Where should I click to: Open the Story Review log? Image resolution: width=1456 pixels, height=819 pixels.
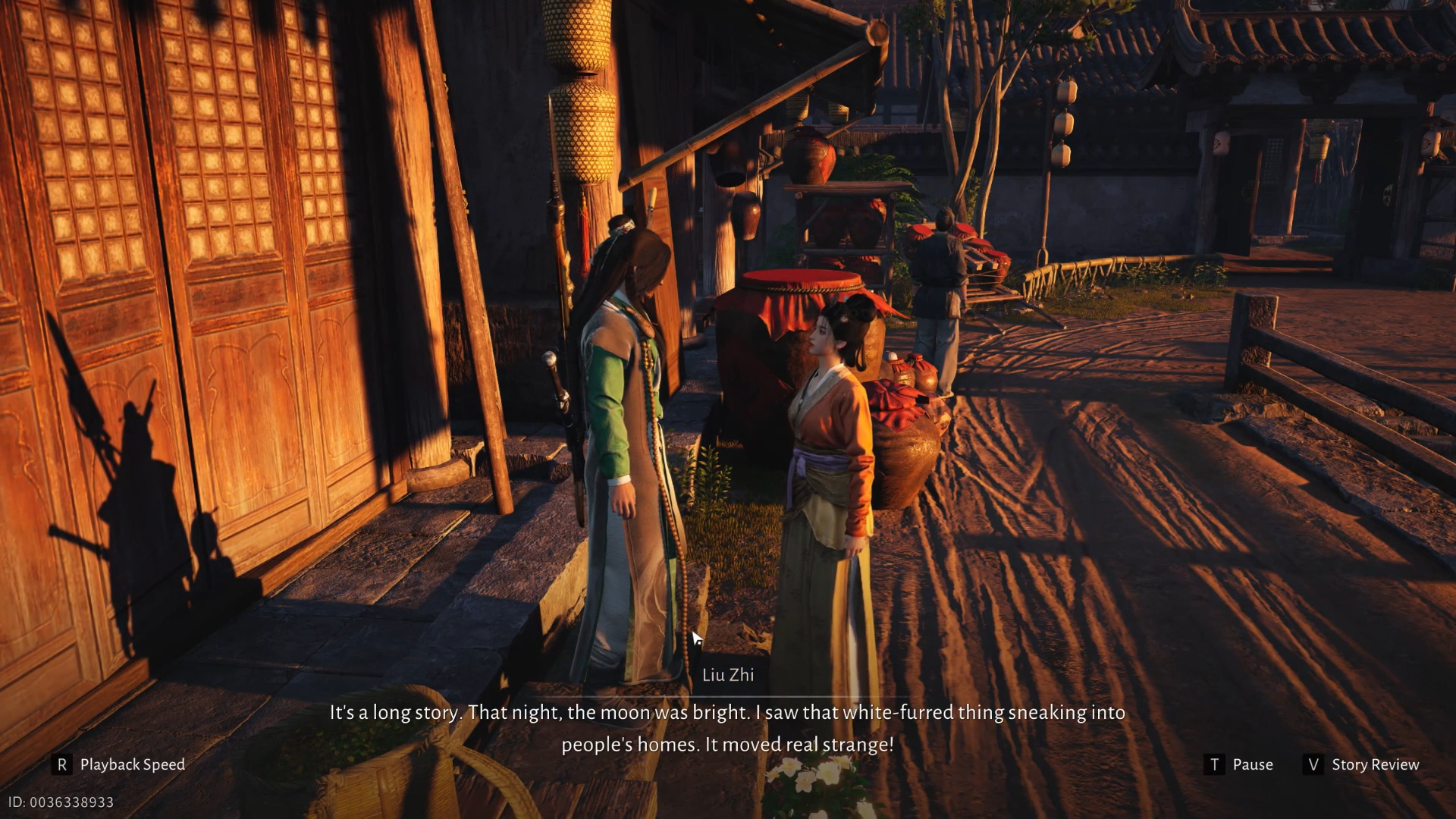pyautogui.click(x=1362, y=764)
